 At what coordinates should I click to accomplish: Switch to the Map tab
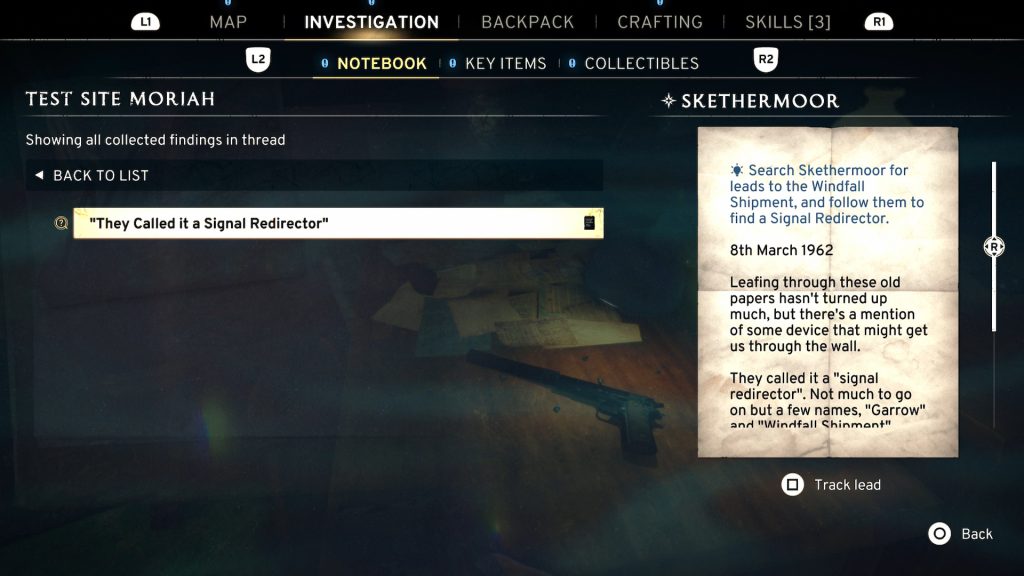pos(228,22)
